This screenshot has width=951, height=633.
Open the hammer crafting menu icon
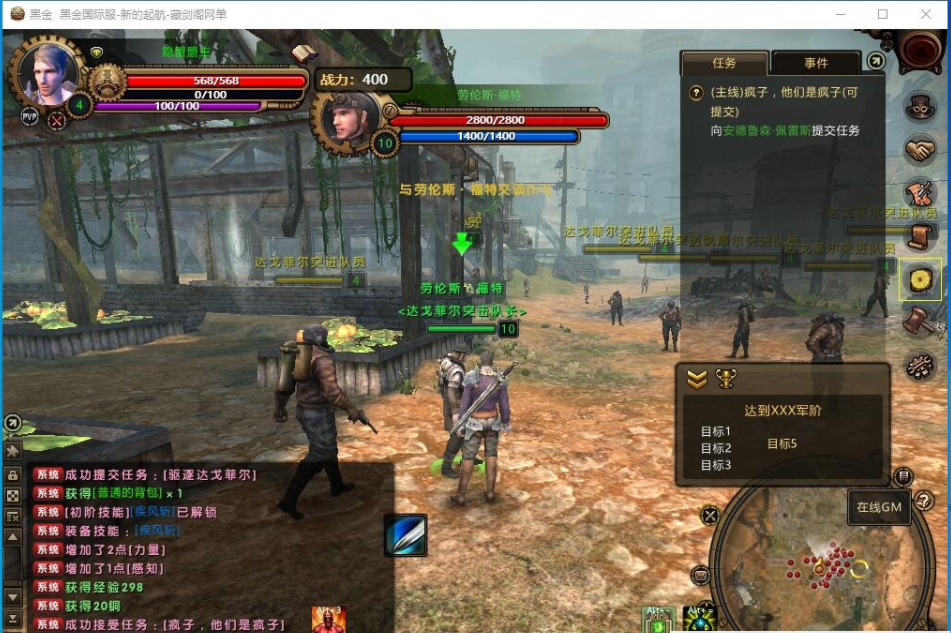920,323
